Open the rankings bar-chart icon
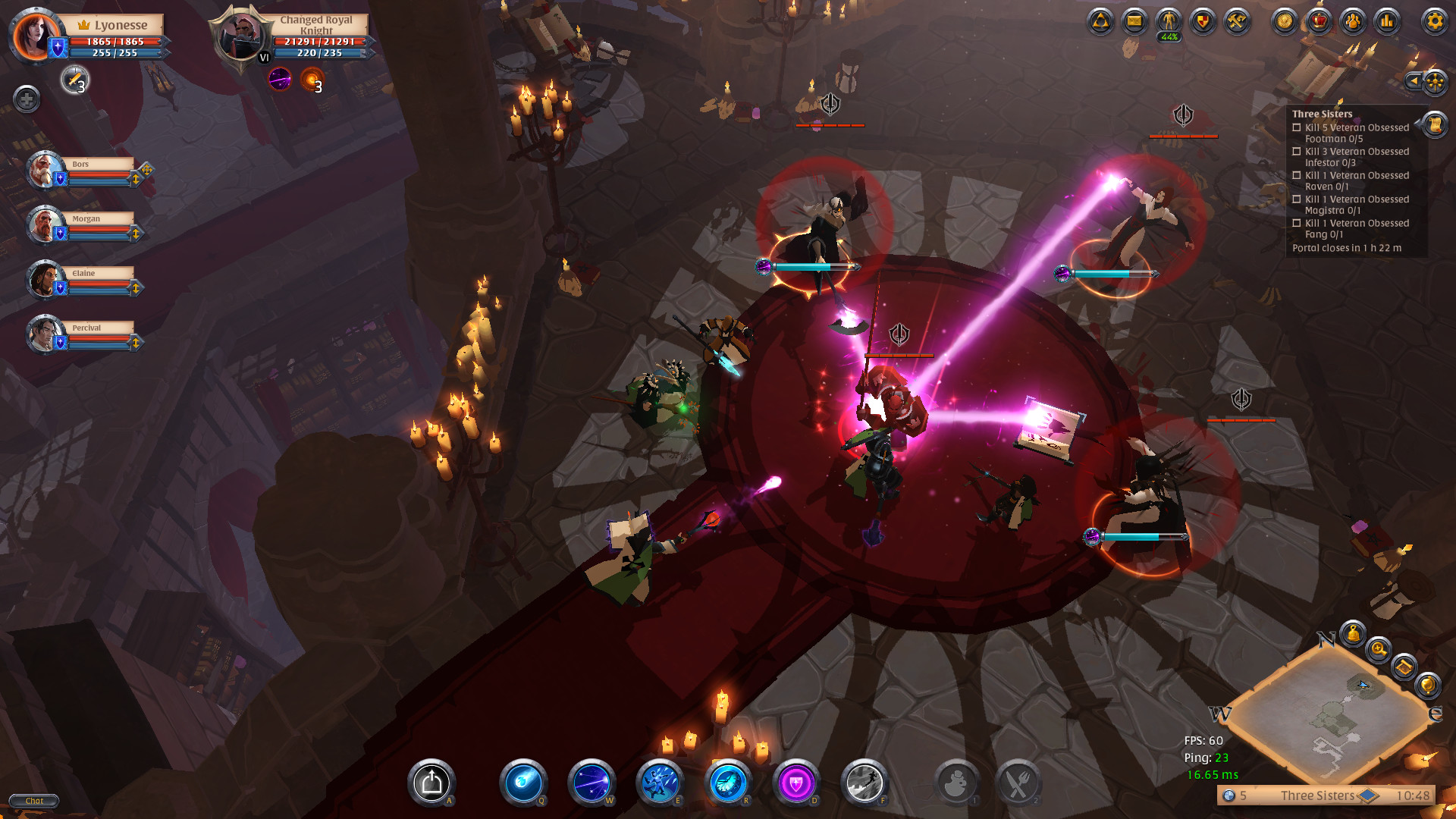Viewport: 1456px width, 819px height. click(x=1389, y=23)
